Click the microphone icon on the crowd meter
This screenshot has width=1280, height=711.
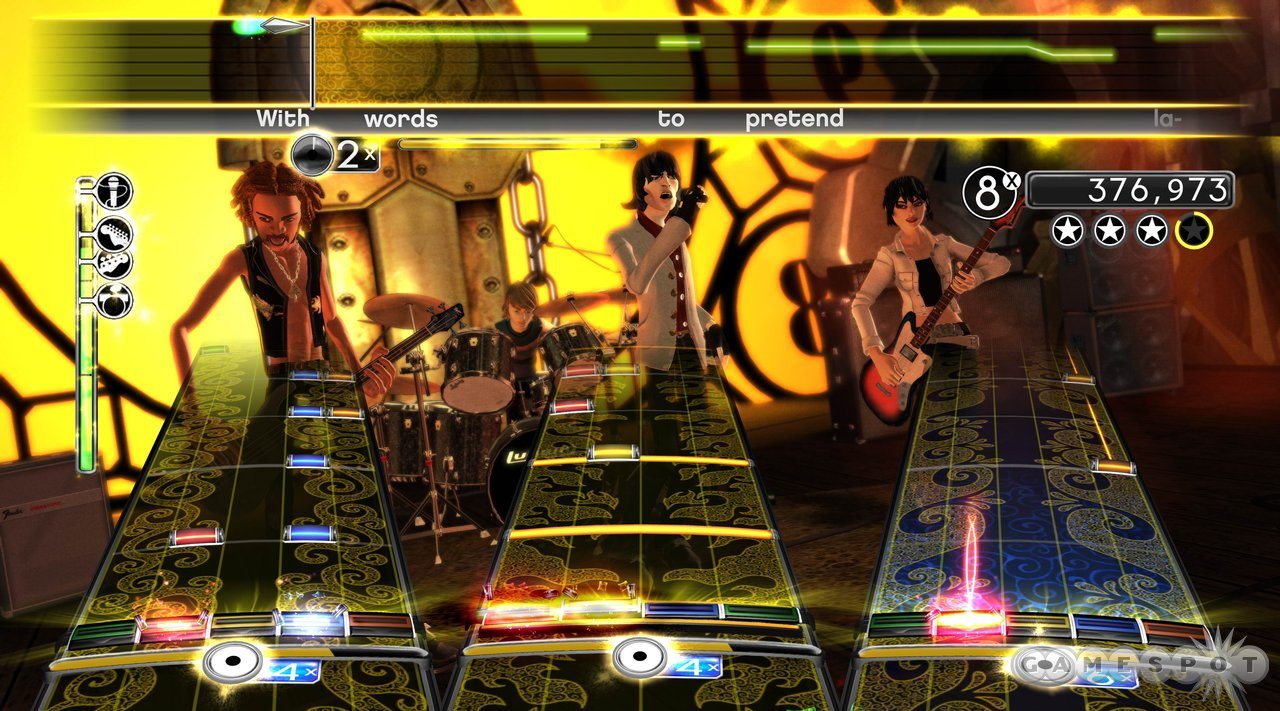pyautogui.click(x=113, y=191)
